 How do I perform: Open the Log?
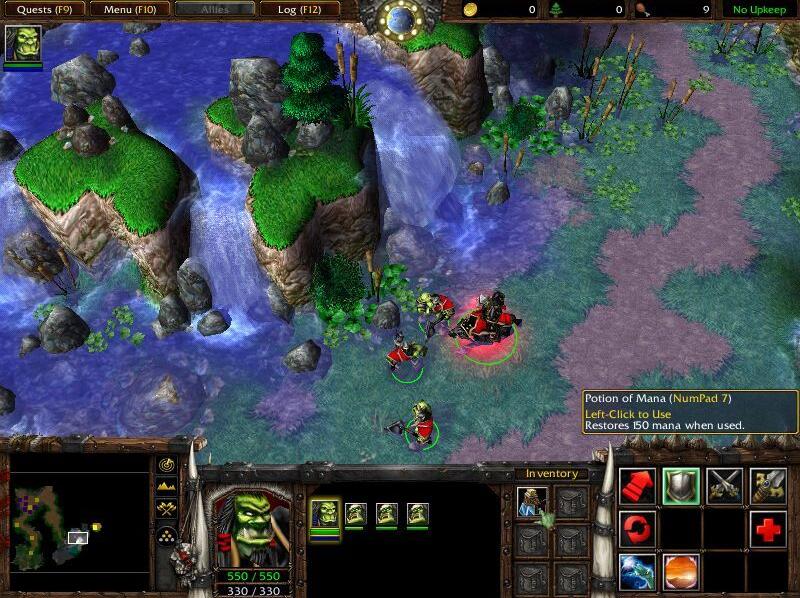tap(299, 10)
